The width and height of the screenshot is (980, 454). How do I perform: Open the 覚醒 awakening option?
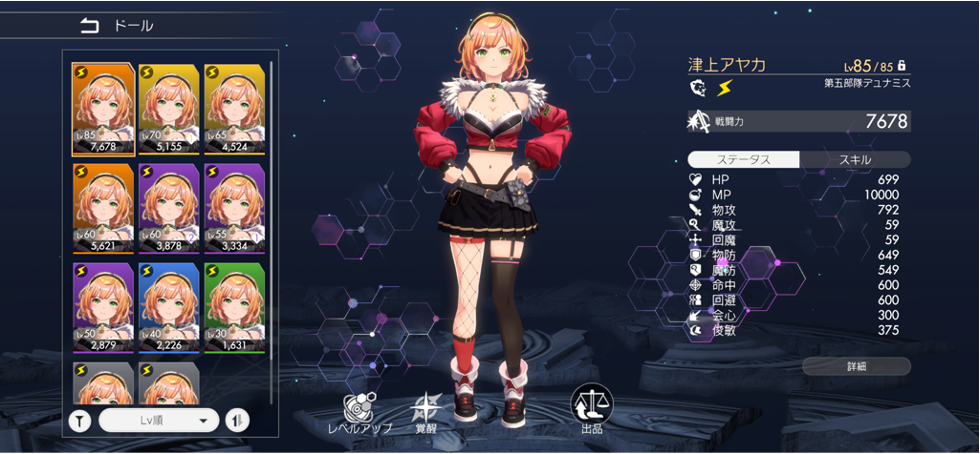(427, 412)
